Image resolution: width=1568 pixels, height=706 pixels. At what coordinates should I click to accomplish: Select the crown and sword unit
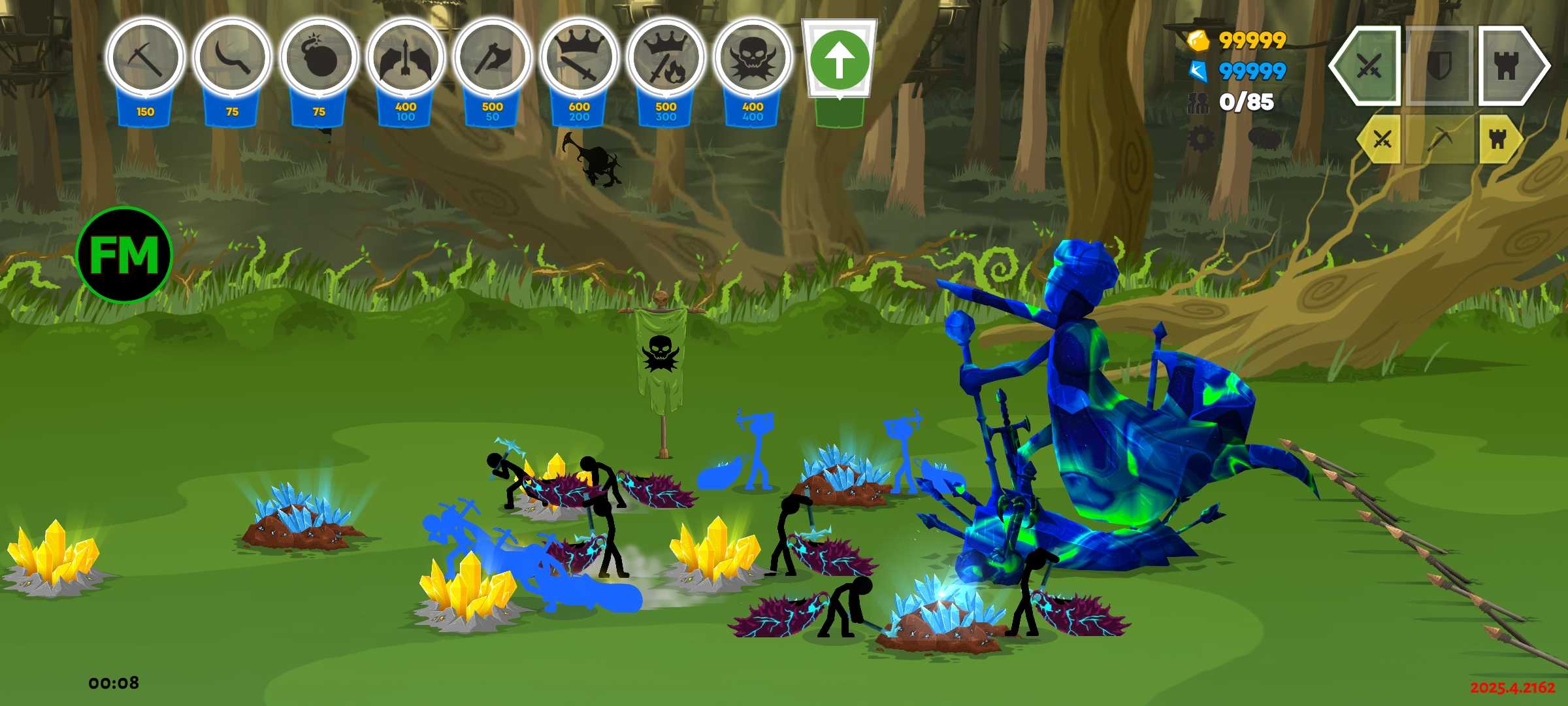pos(579,59)
